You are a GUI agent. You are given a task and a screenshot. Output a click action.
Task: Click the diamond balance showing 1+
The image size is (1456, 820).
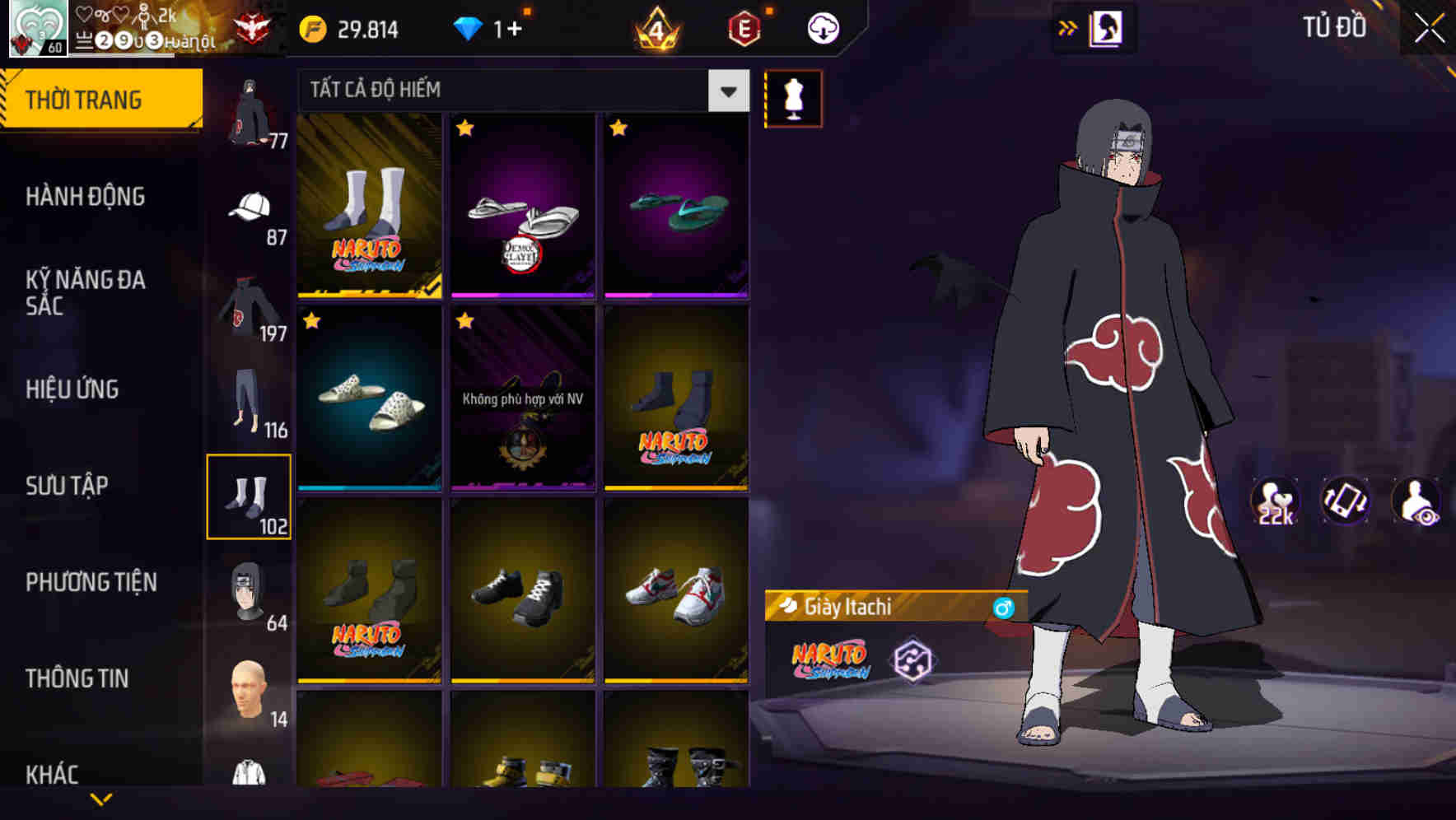(x=494, y=27)
